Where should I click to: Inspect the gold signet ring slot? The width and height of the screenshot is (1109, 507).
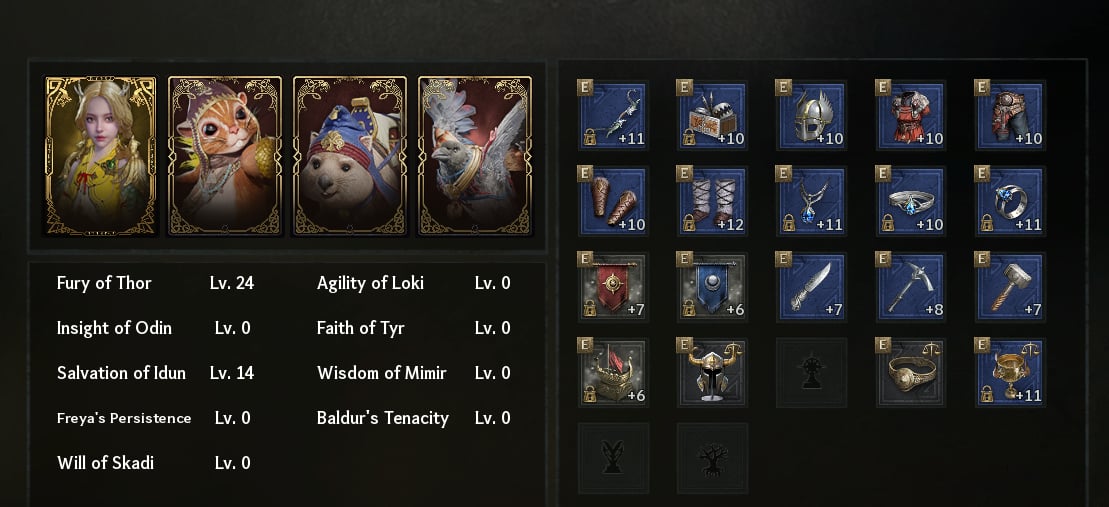912,373
